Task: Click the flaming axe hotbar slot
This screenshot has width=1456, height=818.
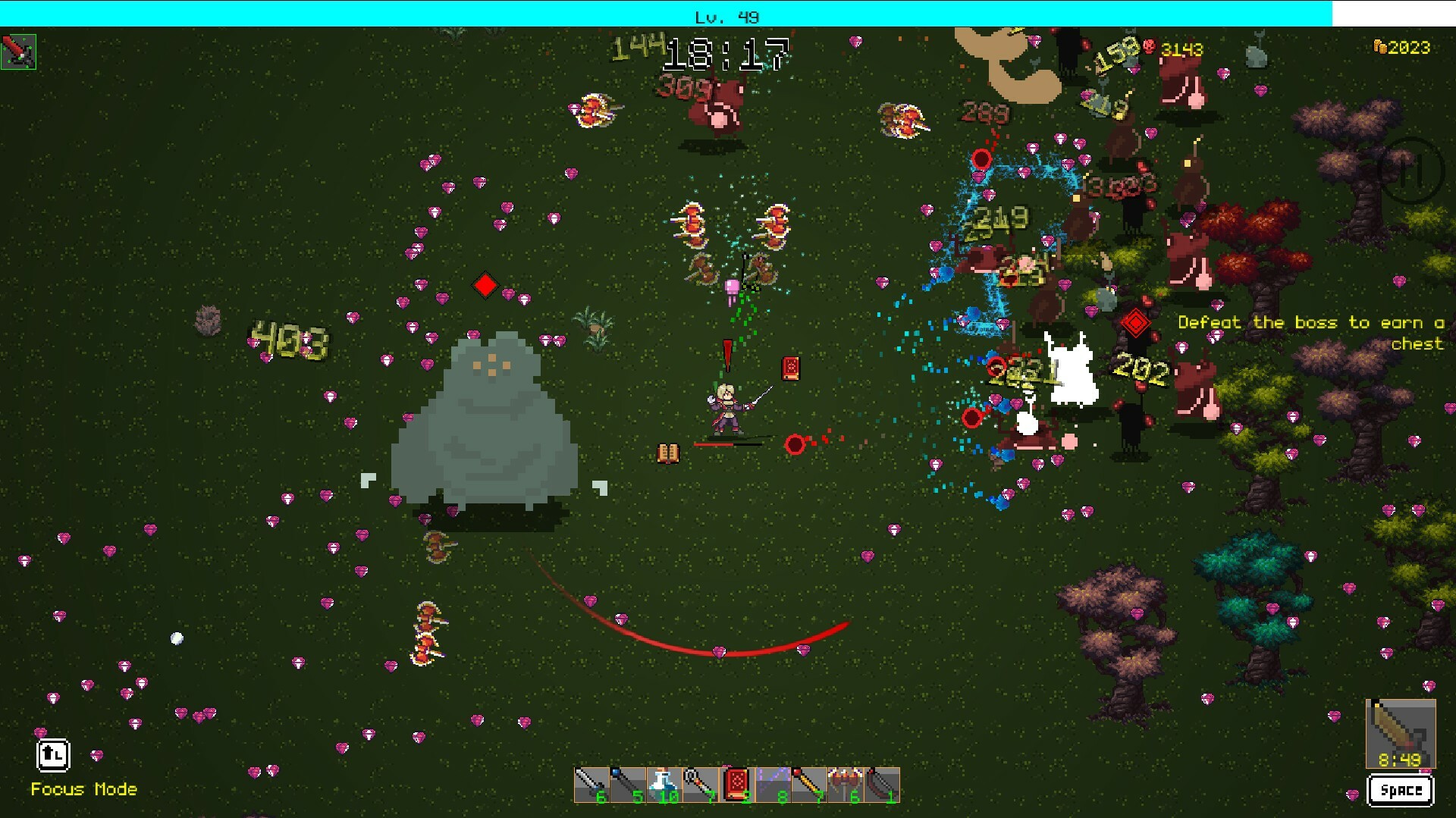Action: pos(843,785)
